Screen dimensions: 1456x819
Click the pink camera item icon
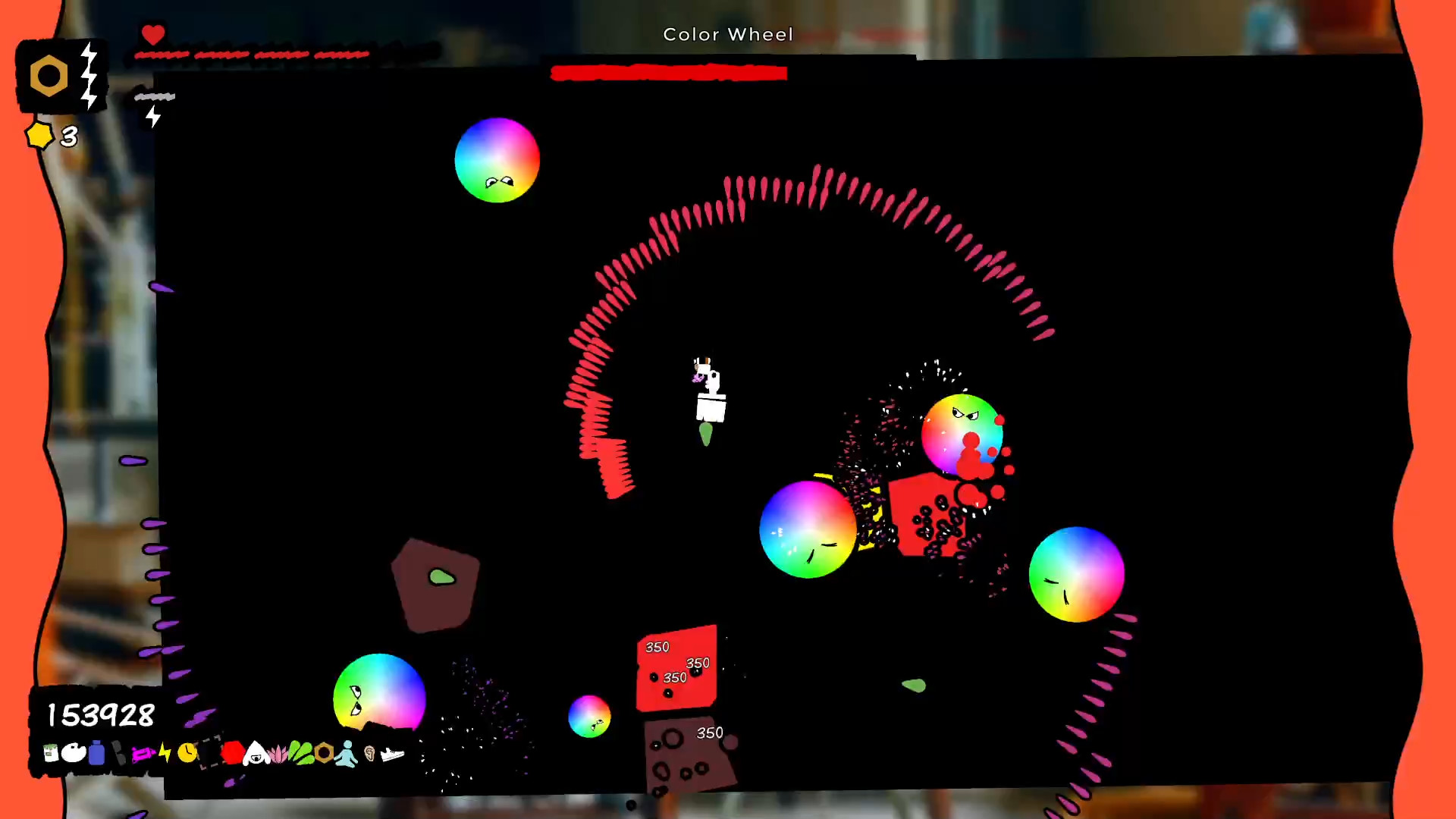143,752
